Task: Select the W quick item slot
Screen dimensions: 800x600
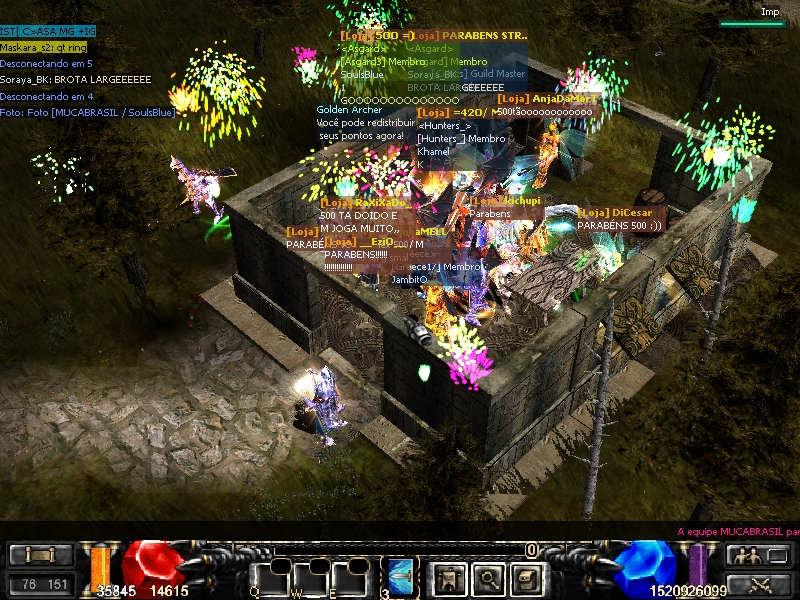Action: pos(312,578)
